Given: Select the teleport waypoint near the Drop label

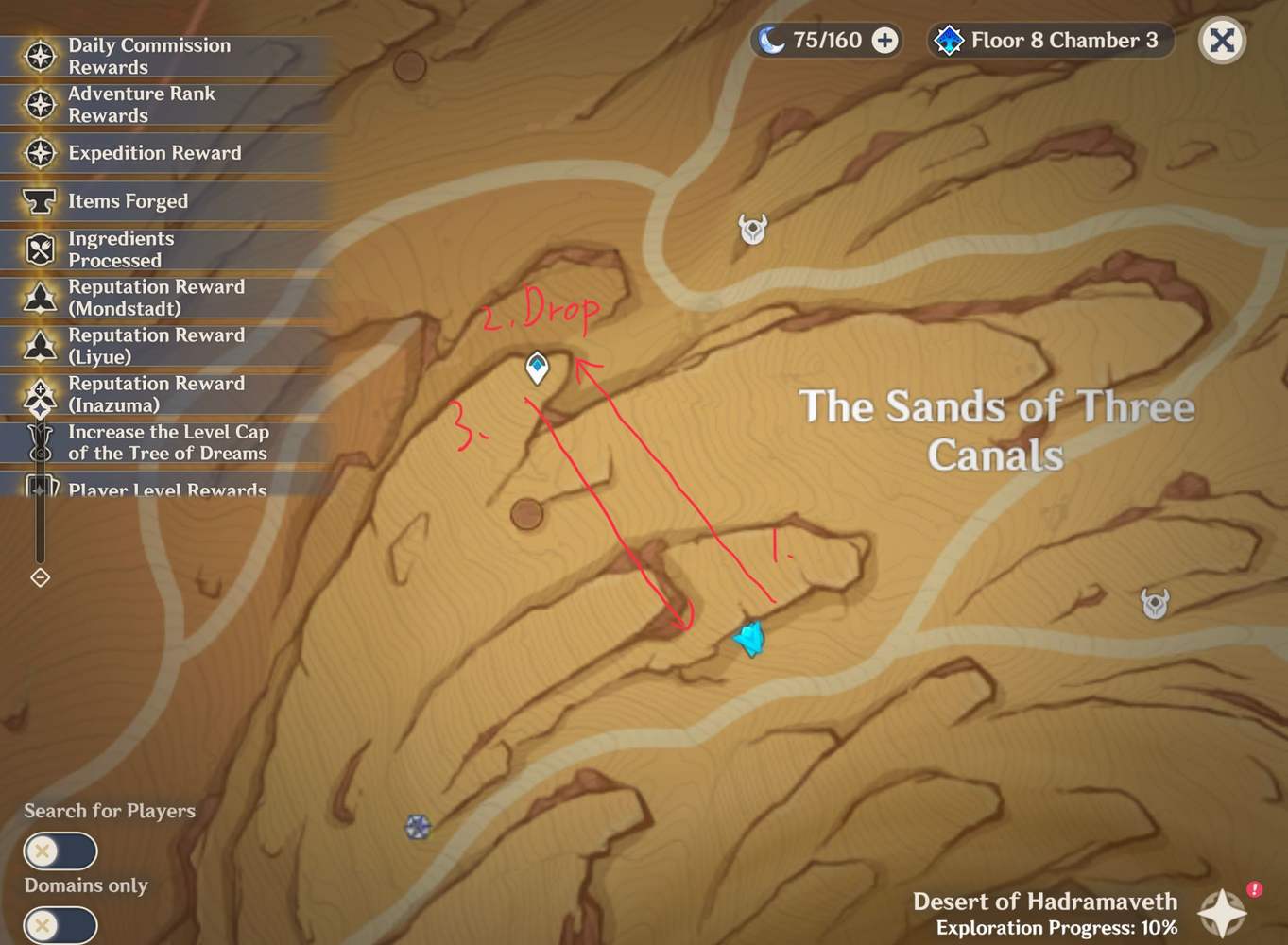Looking at the screenshot, I should tap(537, 369).
